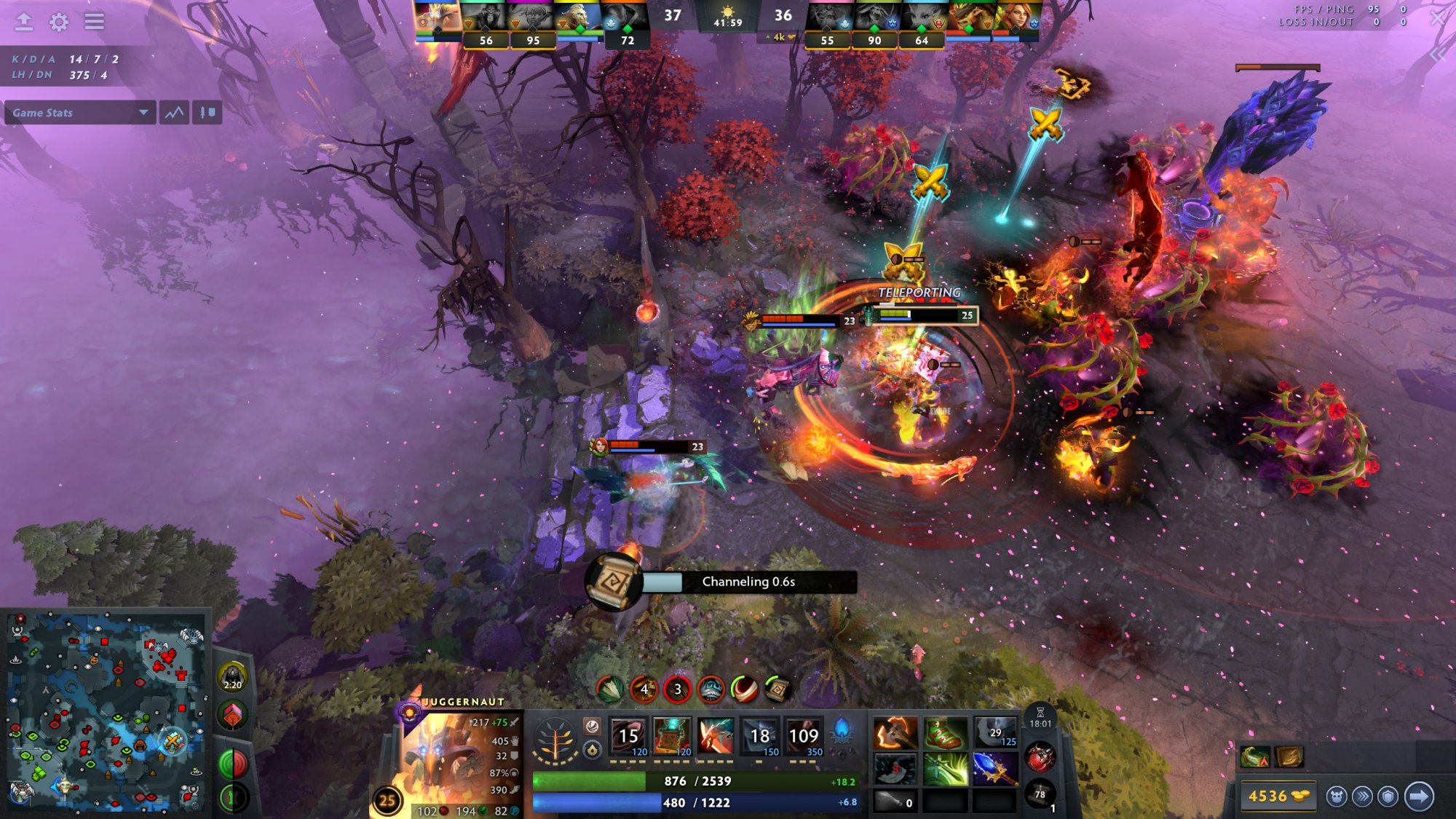Open the shop via gold counter
Screen dimensions: 1456x819
pyautogui.click(x=1278, y=796)
